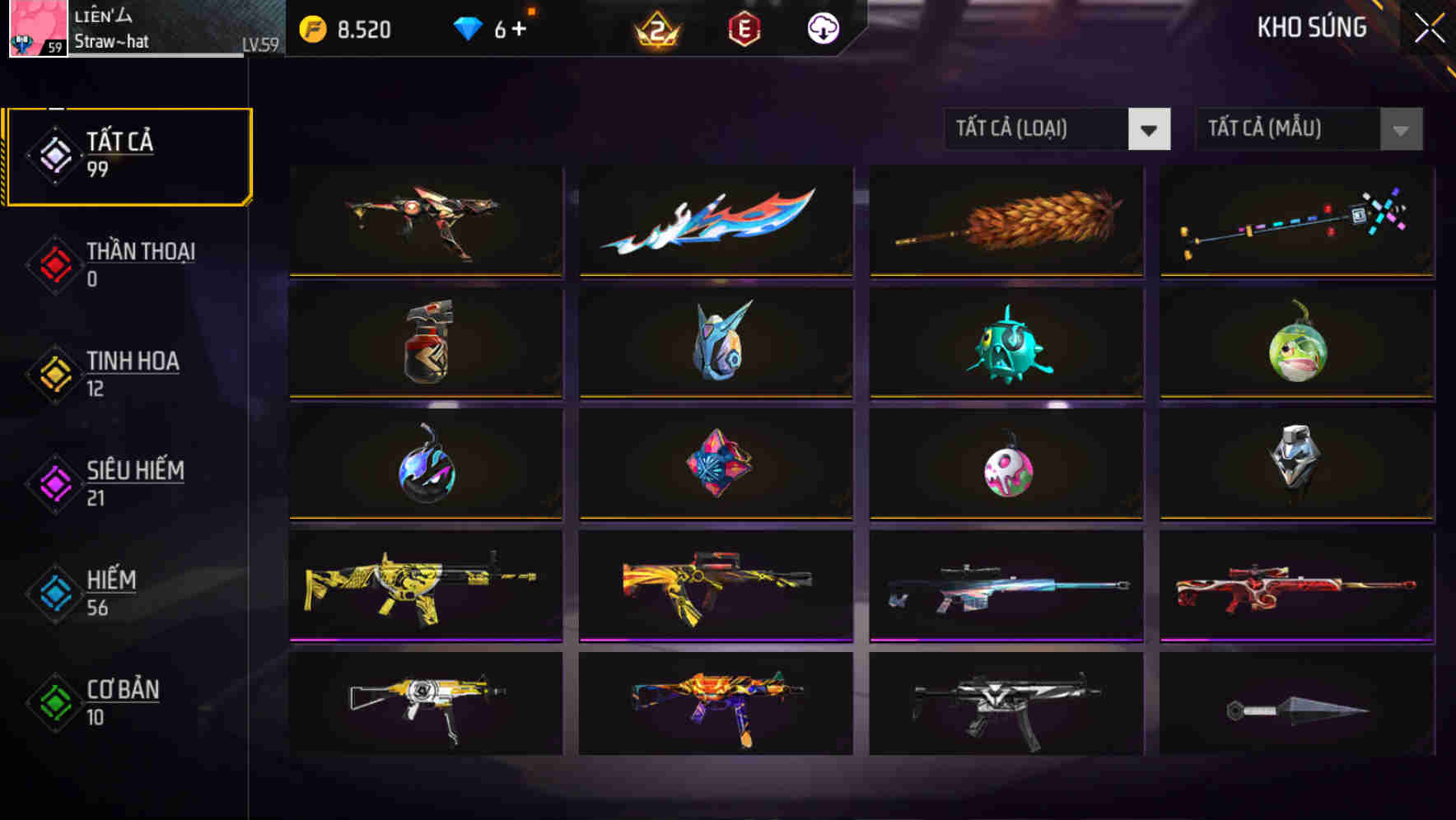Click the red E event badge
The height and width of the screenshot is (820, 1456).
coord(745,28)
